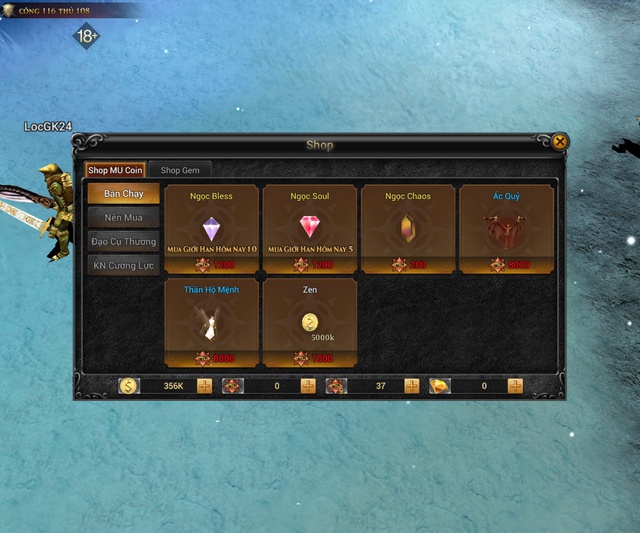Click the plus button beside 356K balance
The width and height of the screenshot is (640, 533).
point(204,386)
